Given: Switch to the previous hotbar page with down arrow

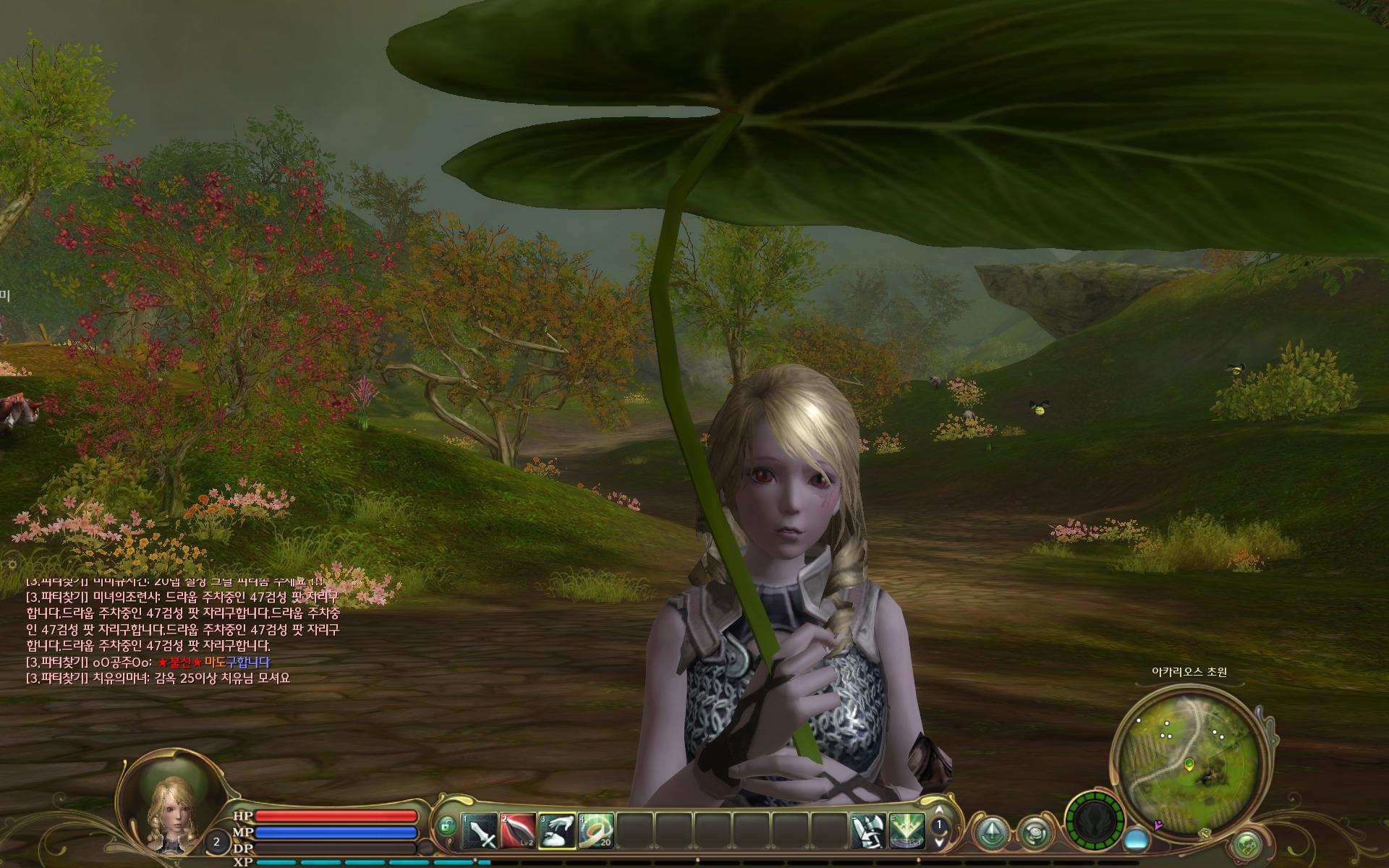Looking at the screenshot, I should [939, 841].
